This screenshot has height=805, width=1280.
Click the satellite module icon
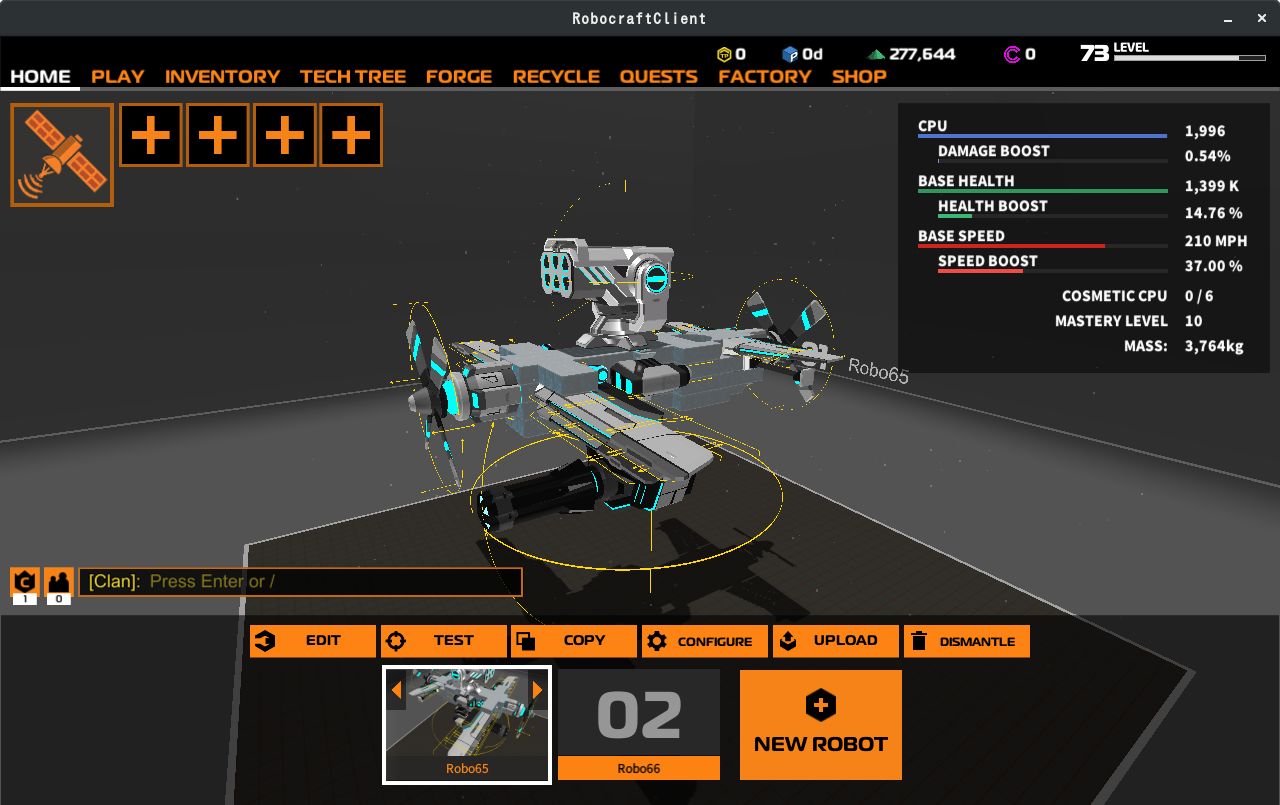(62, 155)
